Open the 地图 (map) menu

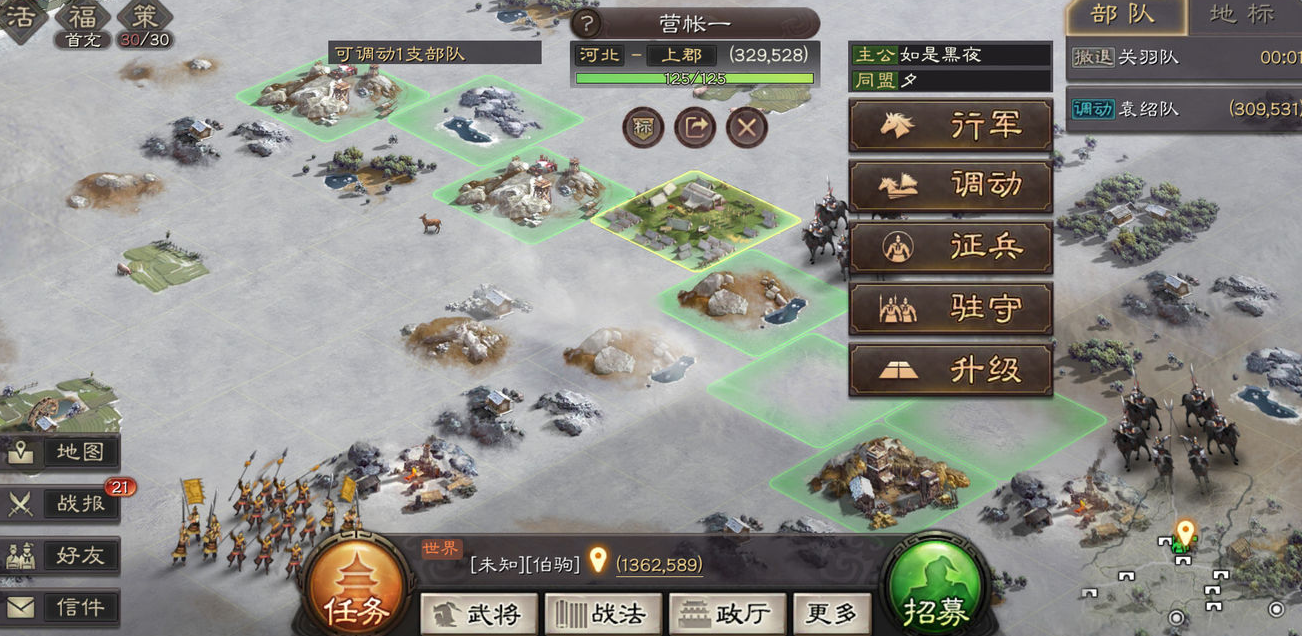[x=61, y=452]
